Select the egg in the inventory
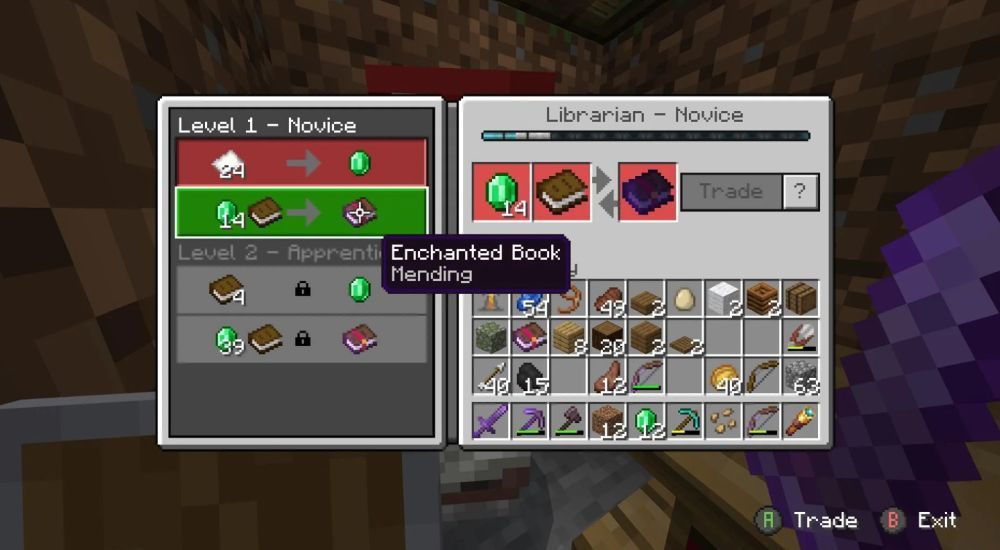1000x550 pixels. 684,299
